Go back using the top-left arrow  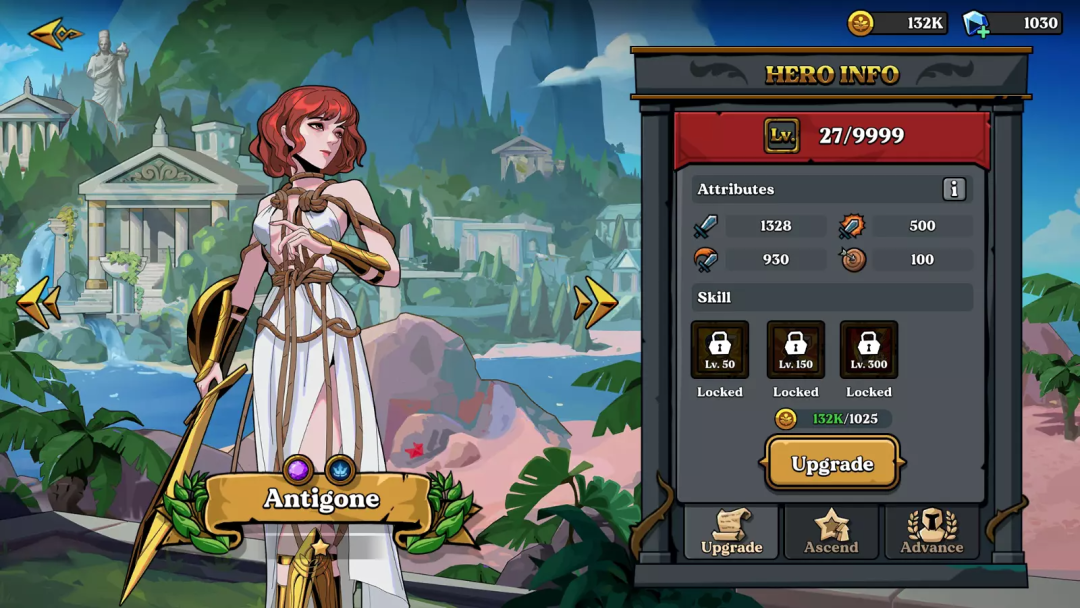click(55, 34)
